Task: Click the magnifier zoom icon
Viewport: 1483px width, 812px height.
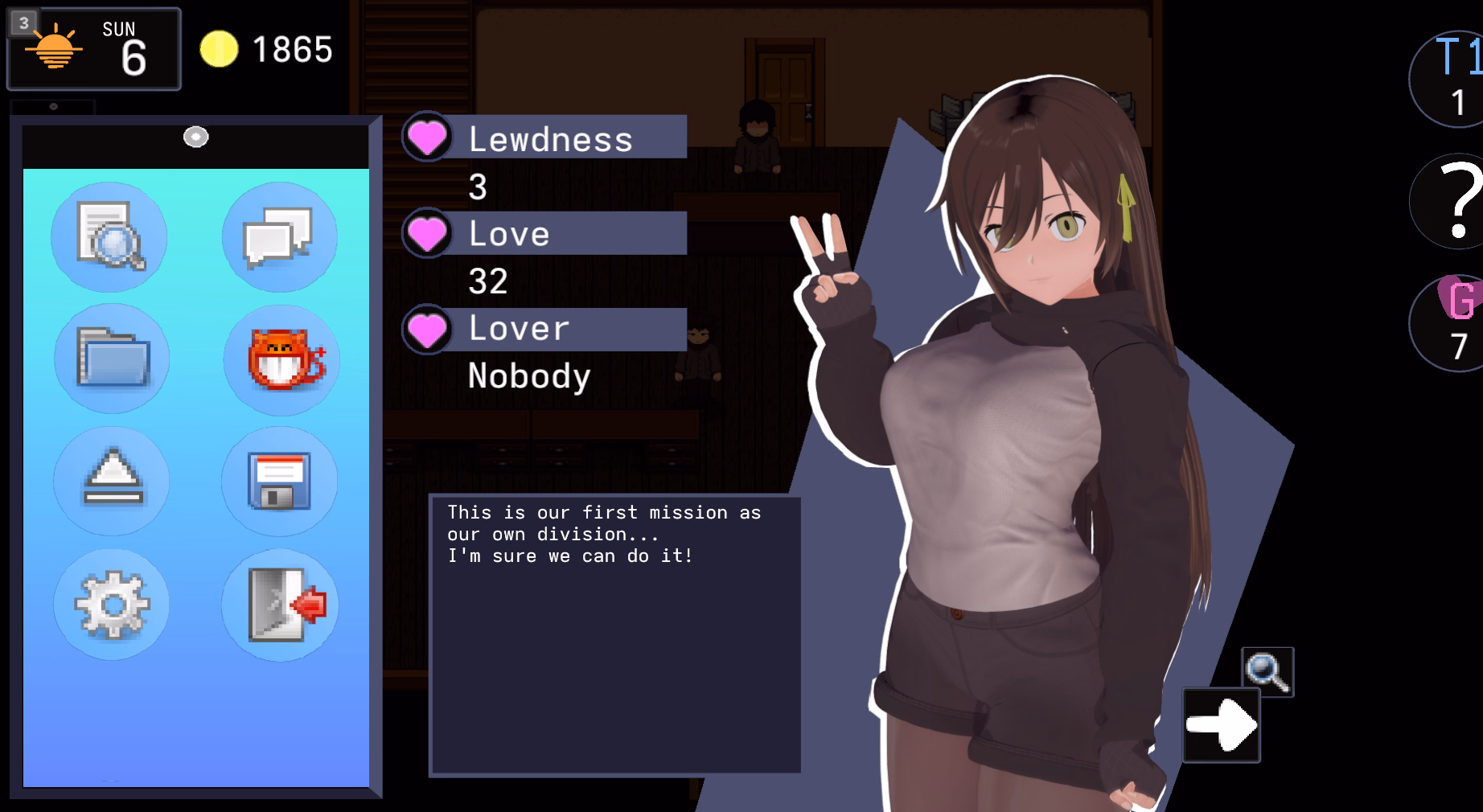Action: pos(1267,671)
